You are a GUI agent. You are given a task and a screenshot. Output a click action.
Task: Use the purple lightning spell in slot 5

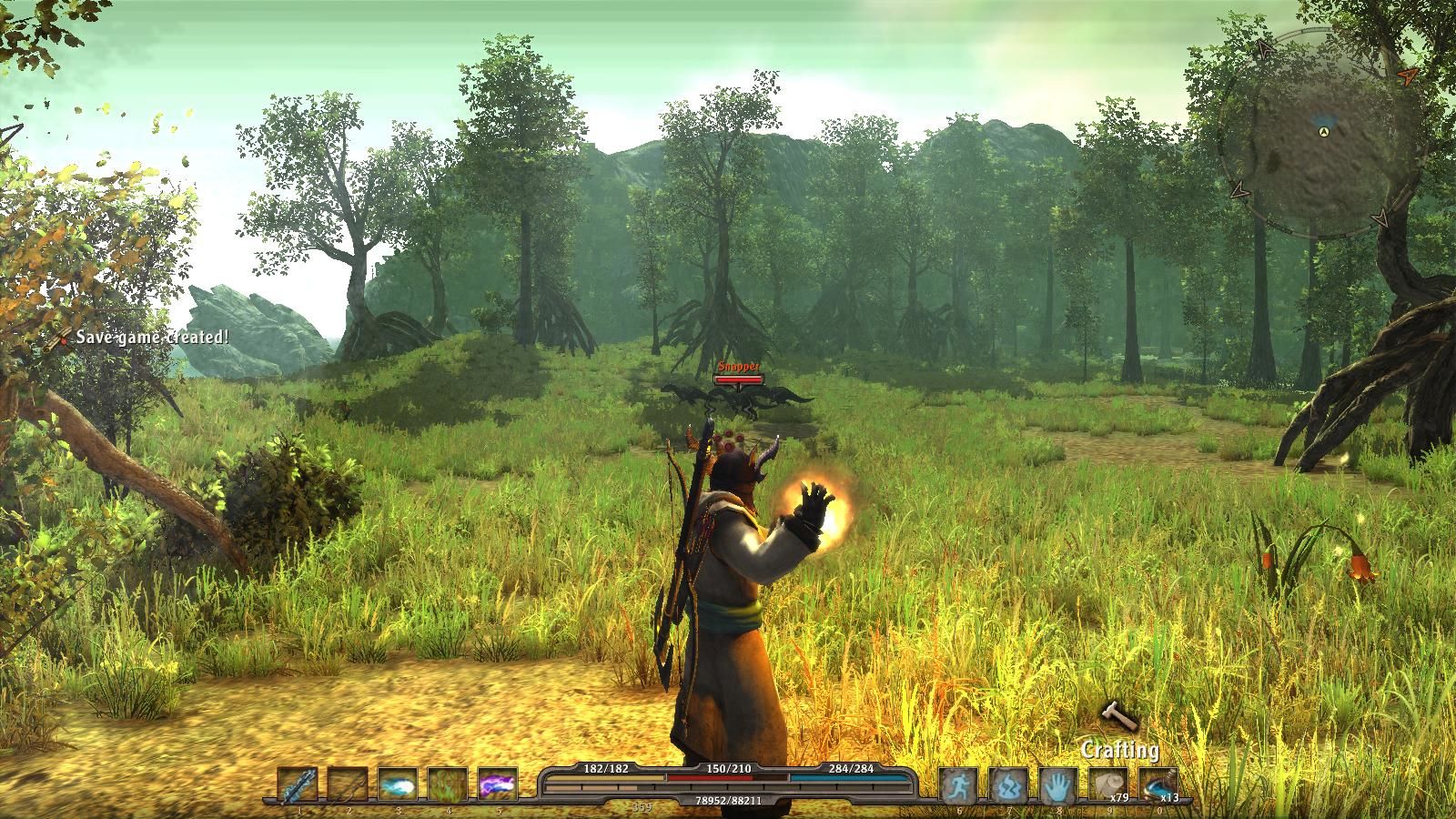tap(499, 784)
